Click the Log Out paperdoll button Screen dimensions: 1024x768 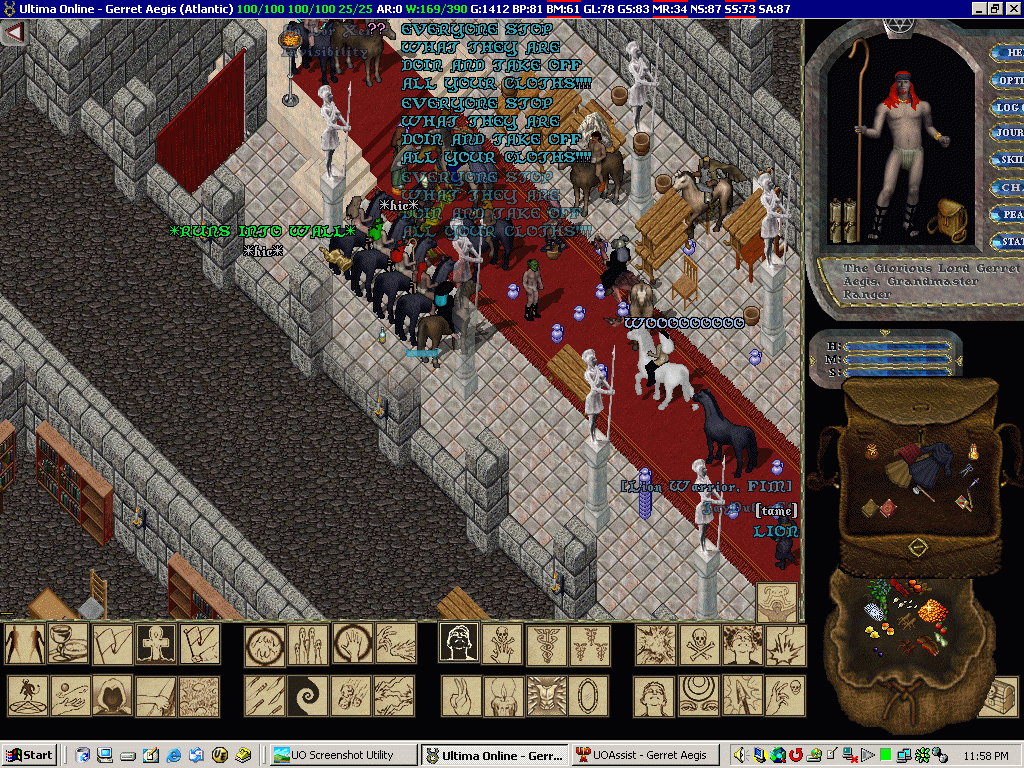click(x=1008, y=107)
